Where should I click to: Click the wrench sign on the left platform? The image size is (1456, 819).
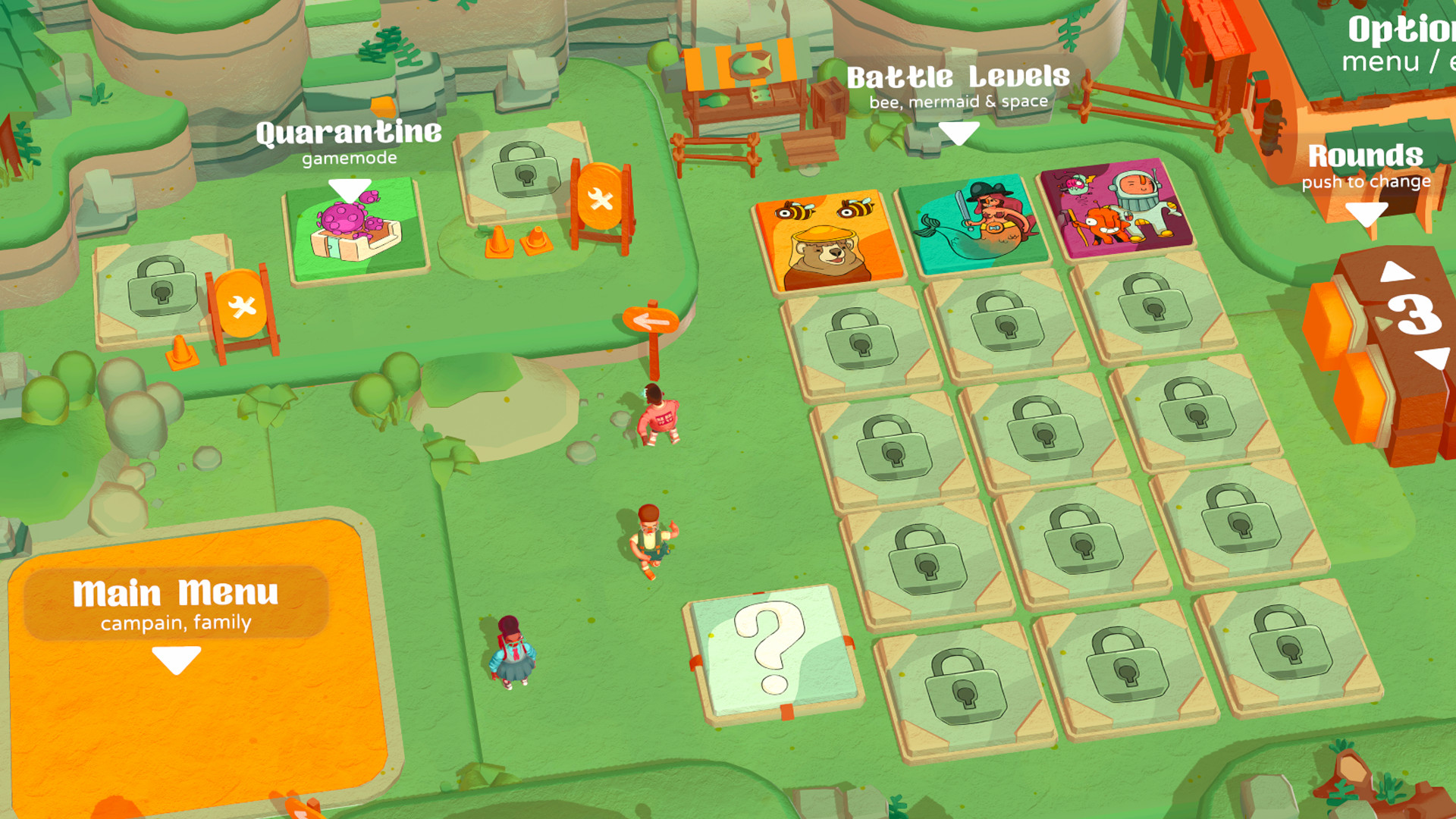[243, 307]
